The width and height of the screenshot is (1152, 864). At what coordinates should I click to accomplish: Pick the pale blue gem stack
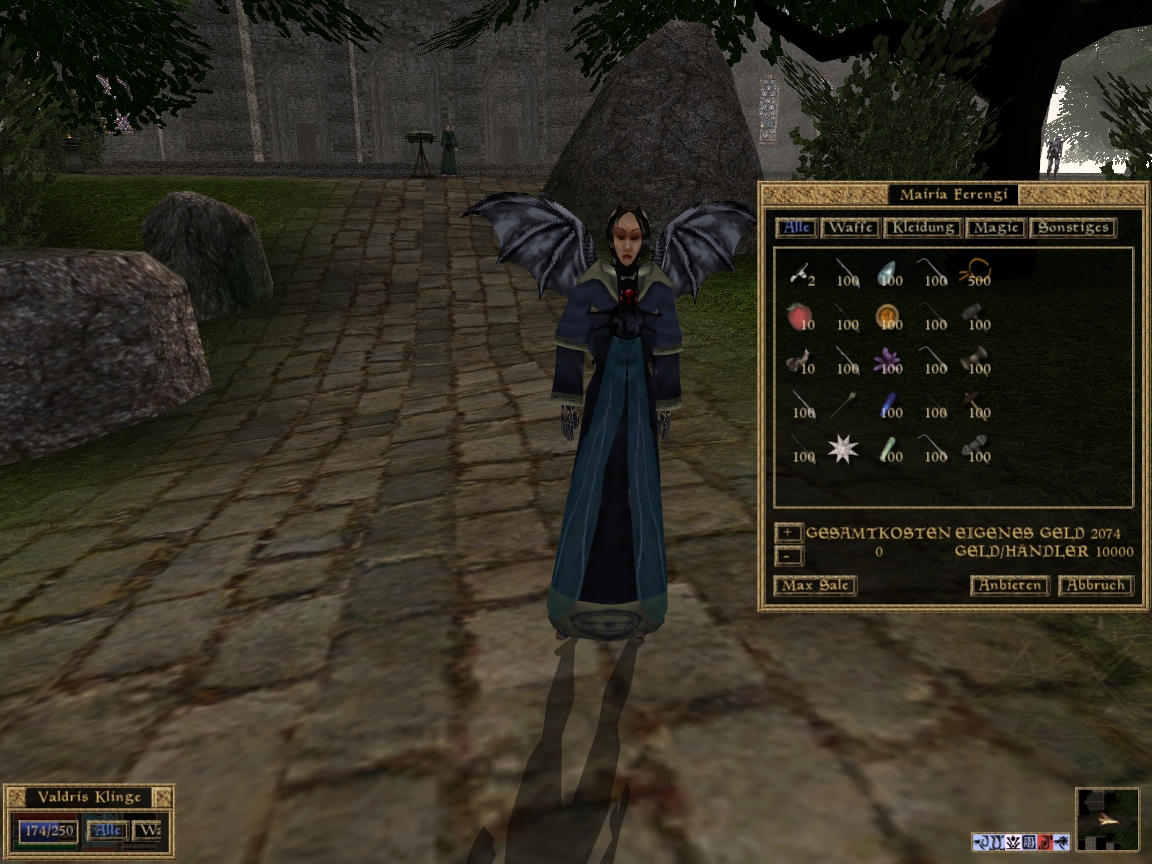point(886,272)
